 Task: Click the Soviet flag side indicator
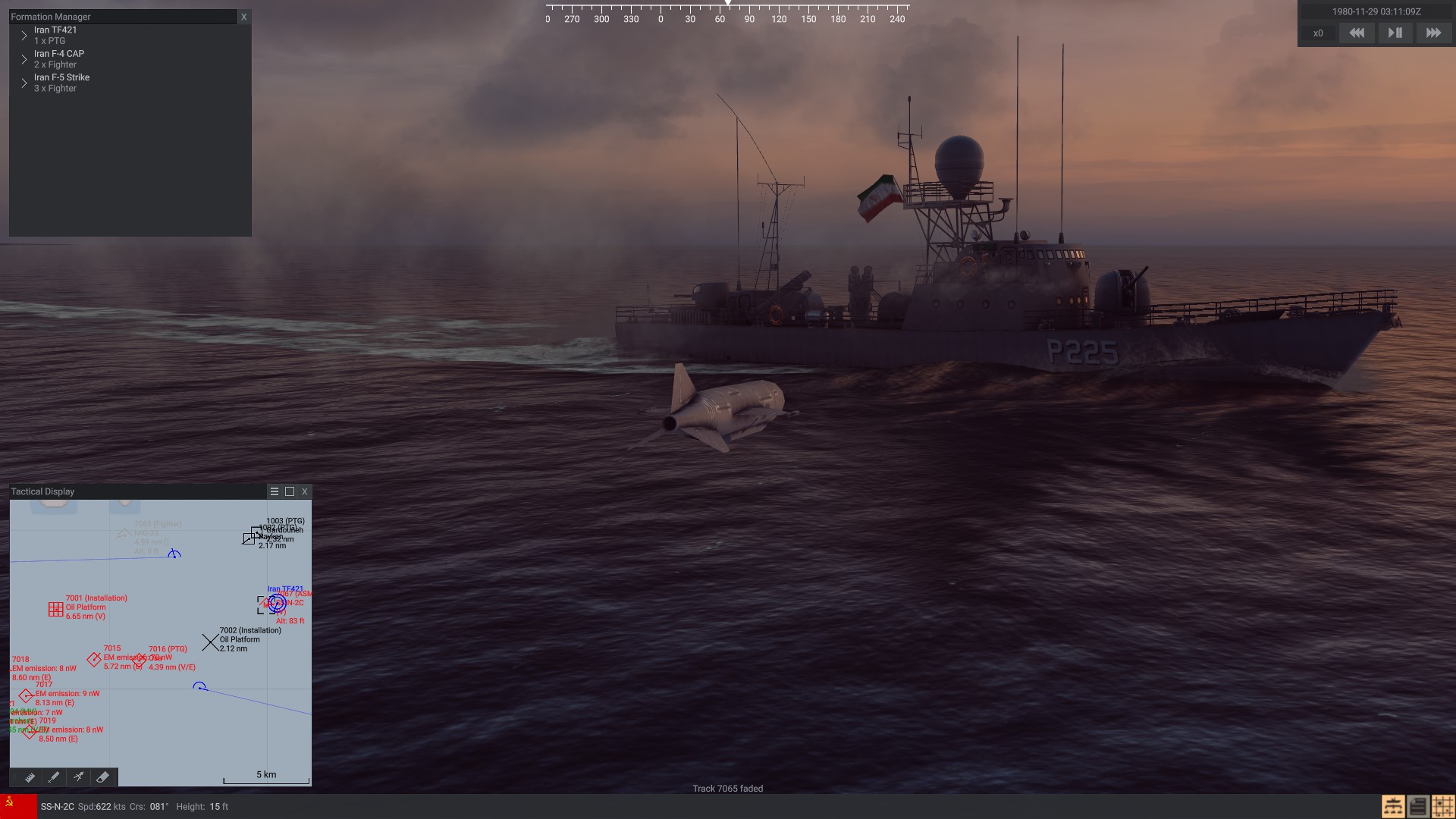[18, 807]
